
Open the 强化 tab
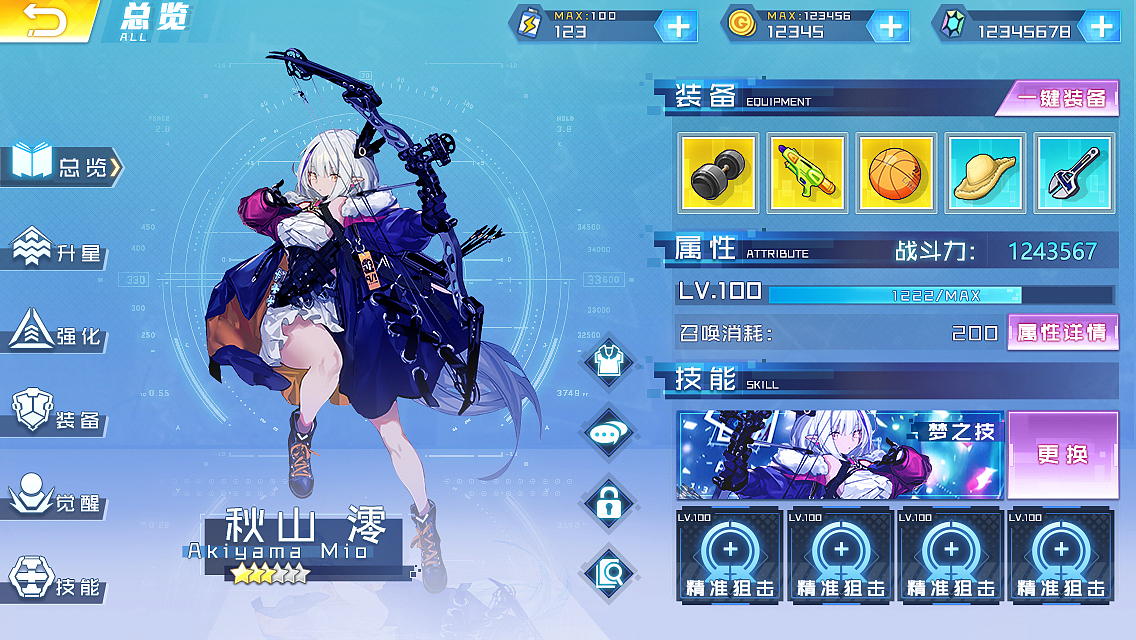coord(60,334)
